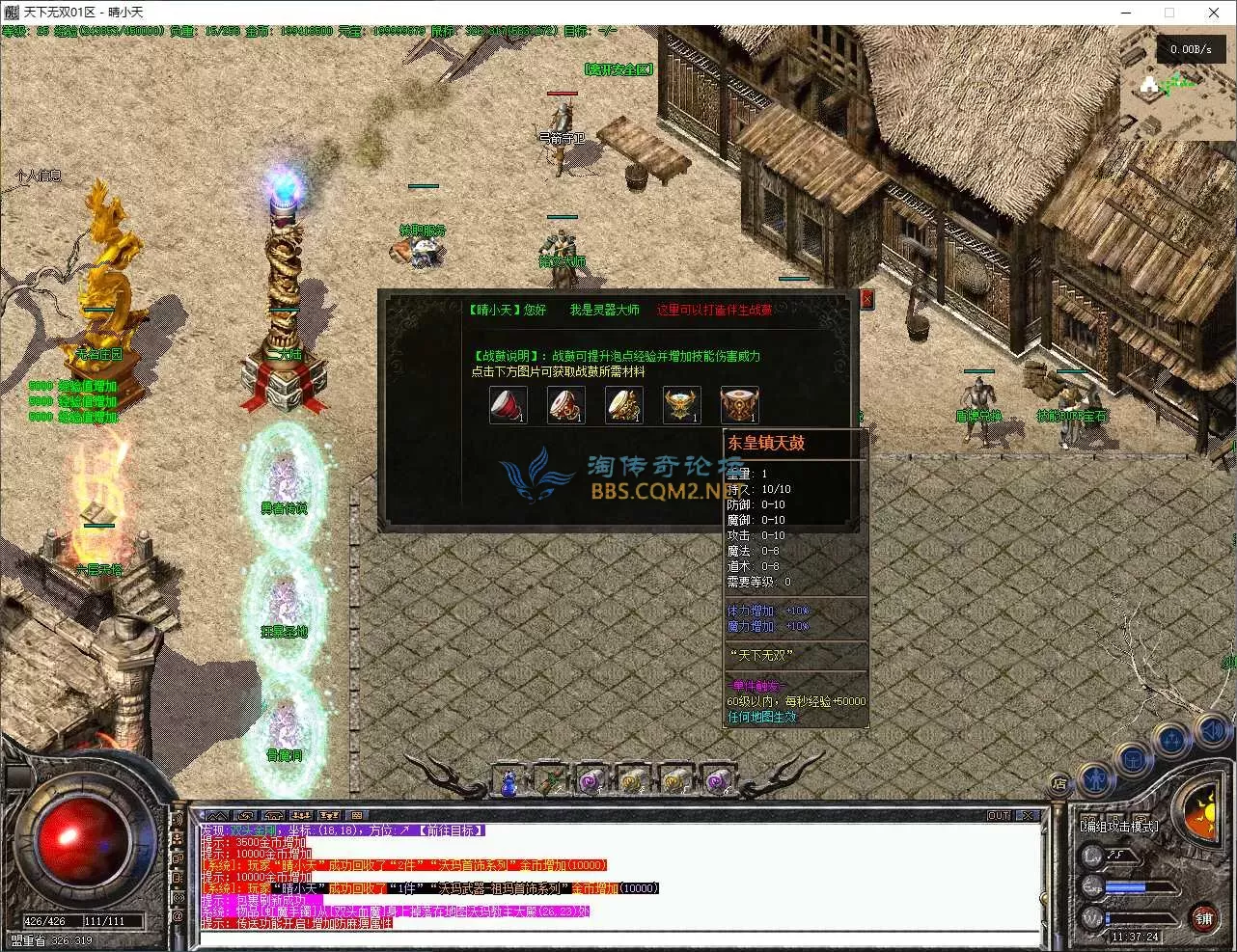This screenshot has width=1237, height=952.
Task: Close the game window
Action: click(x=1214, y=13)
